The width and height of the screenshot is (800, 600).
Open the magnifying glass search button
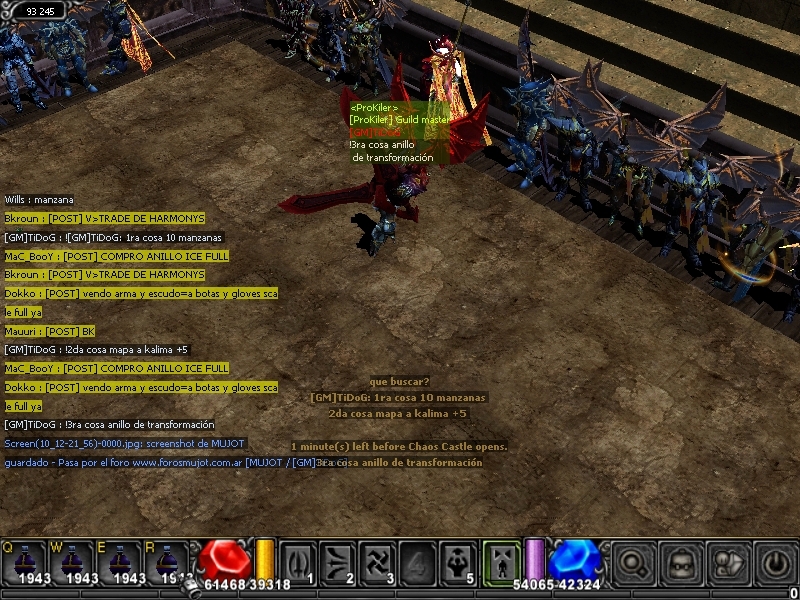633,563
